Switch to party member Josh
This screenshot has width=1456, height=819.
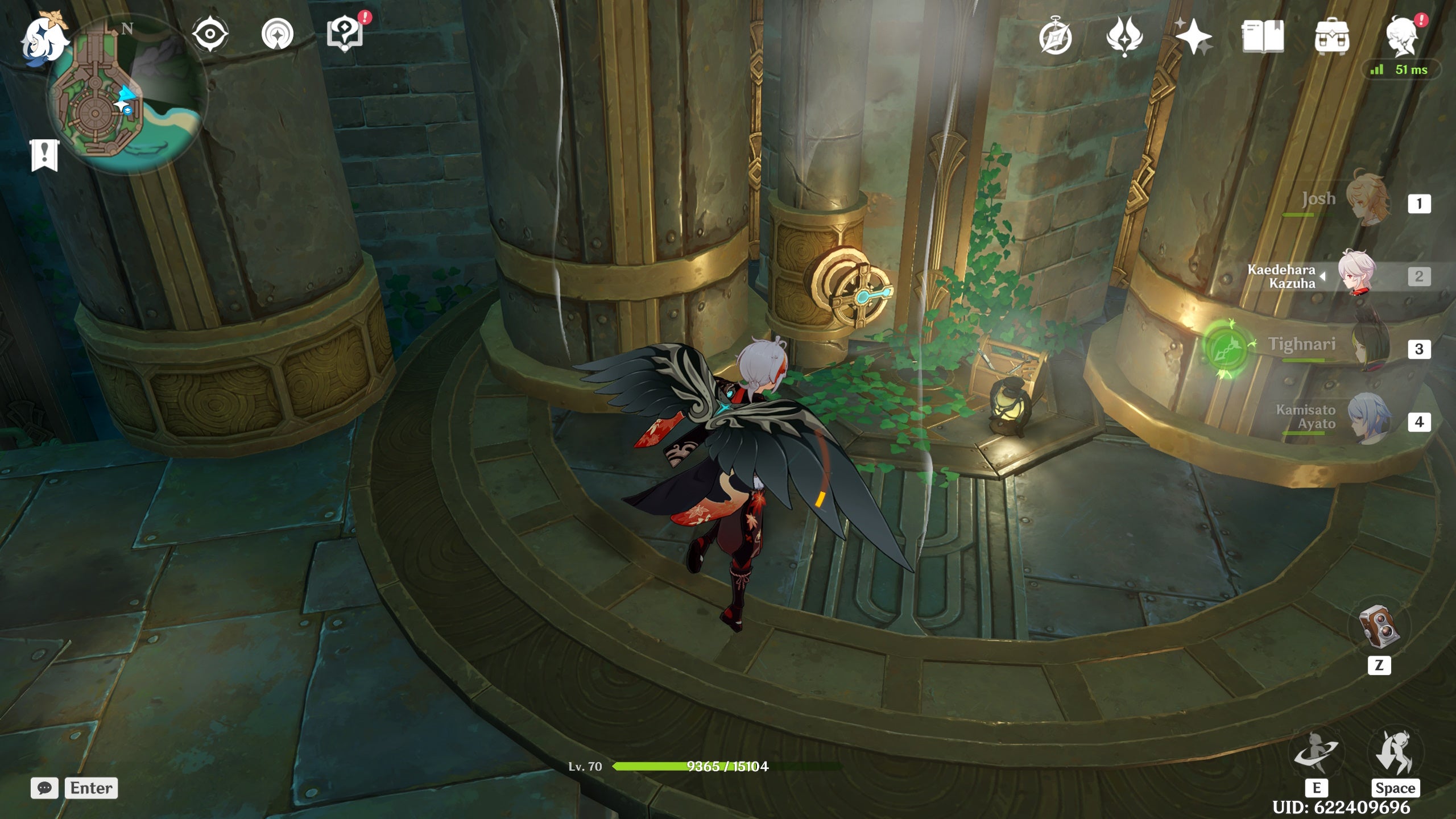pos(1370,200)
